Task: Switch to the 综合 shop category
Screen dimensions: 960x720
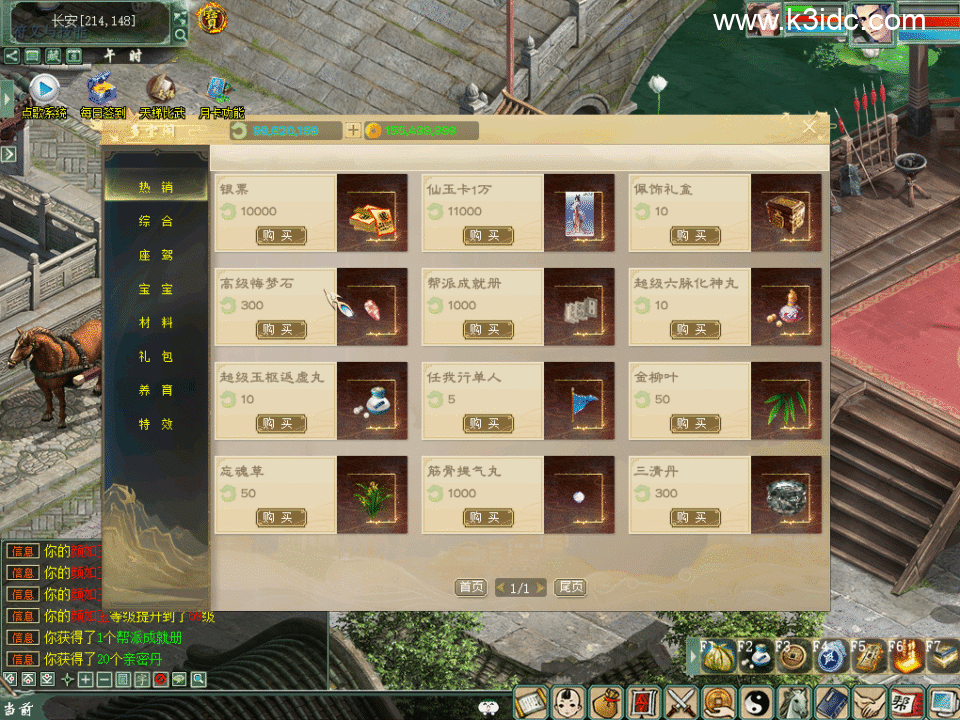Action: [155, 221]
